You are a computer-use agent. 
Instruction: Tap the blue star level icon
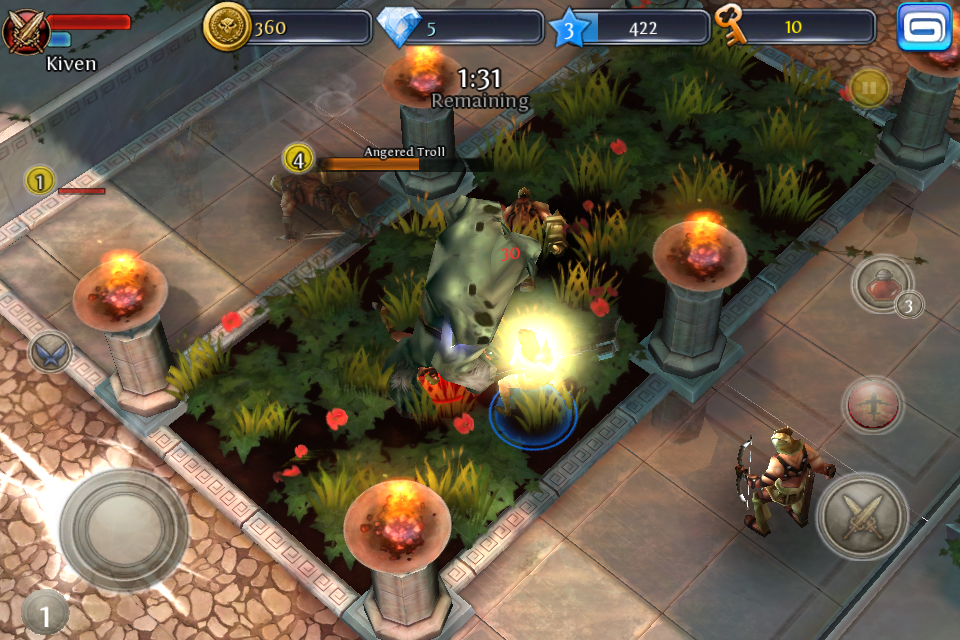[569, 29]
